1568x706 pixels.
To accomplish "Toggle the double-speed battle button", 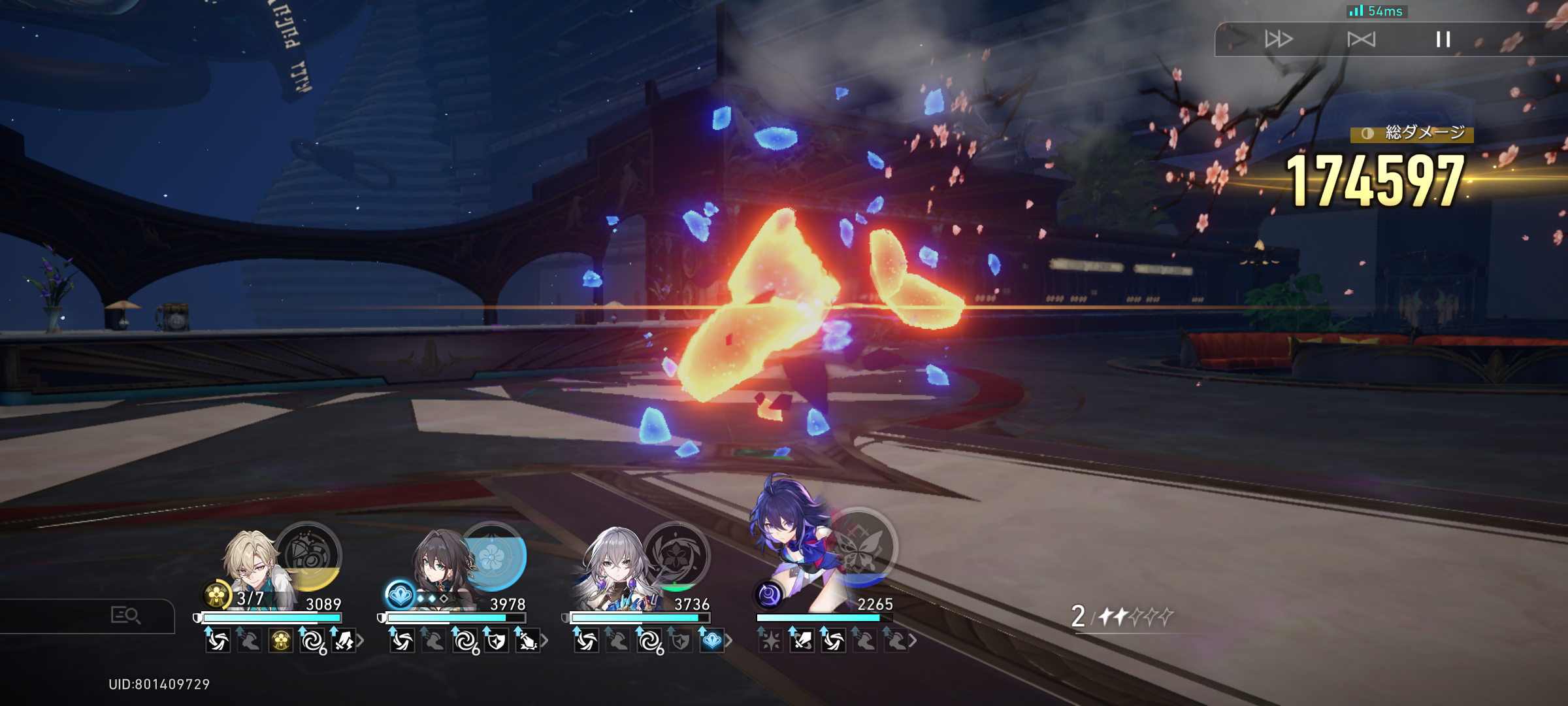I will [1278, 39].
